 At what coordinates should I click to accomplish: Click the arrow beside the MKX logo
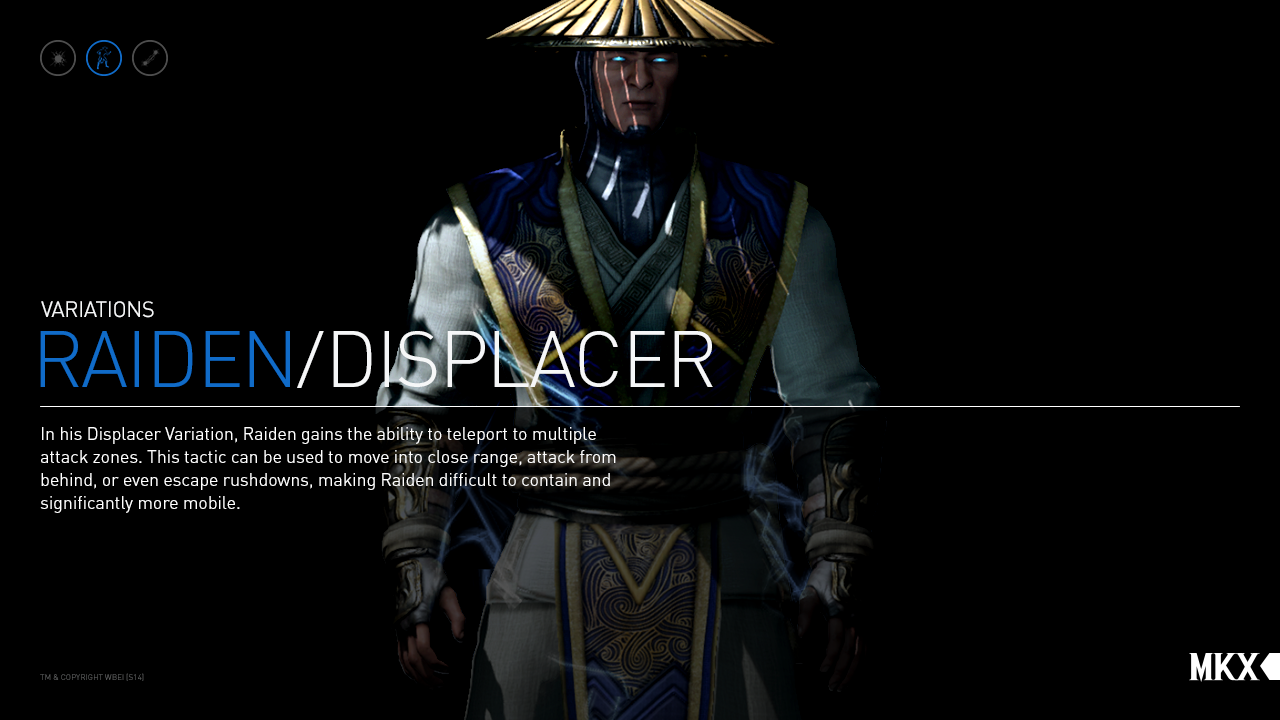(x=1268, y=666)
